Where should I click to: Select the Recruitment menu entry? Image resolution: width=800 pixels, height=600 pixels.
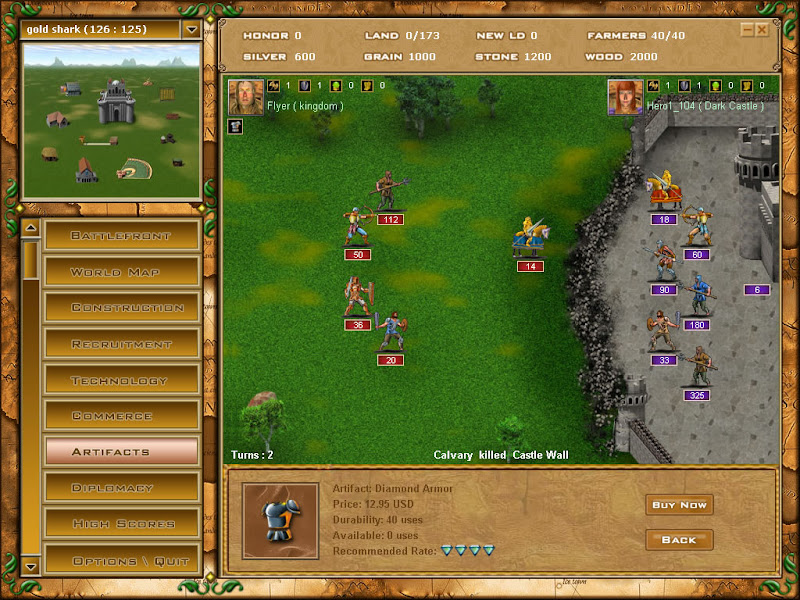121,344
